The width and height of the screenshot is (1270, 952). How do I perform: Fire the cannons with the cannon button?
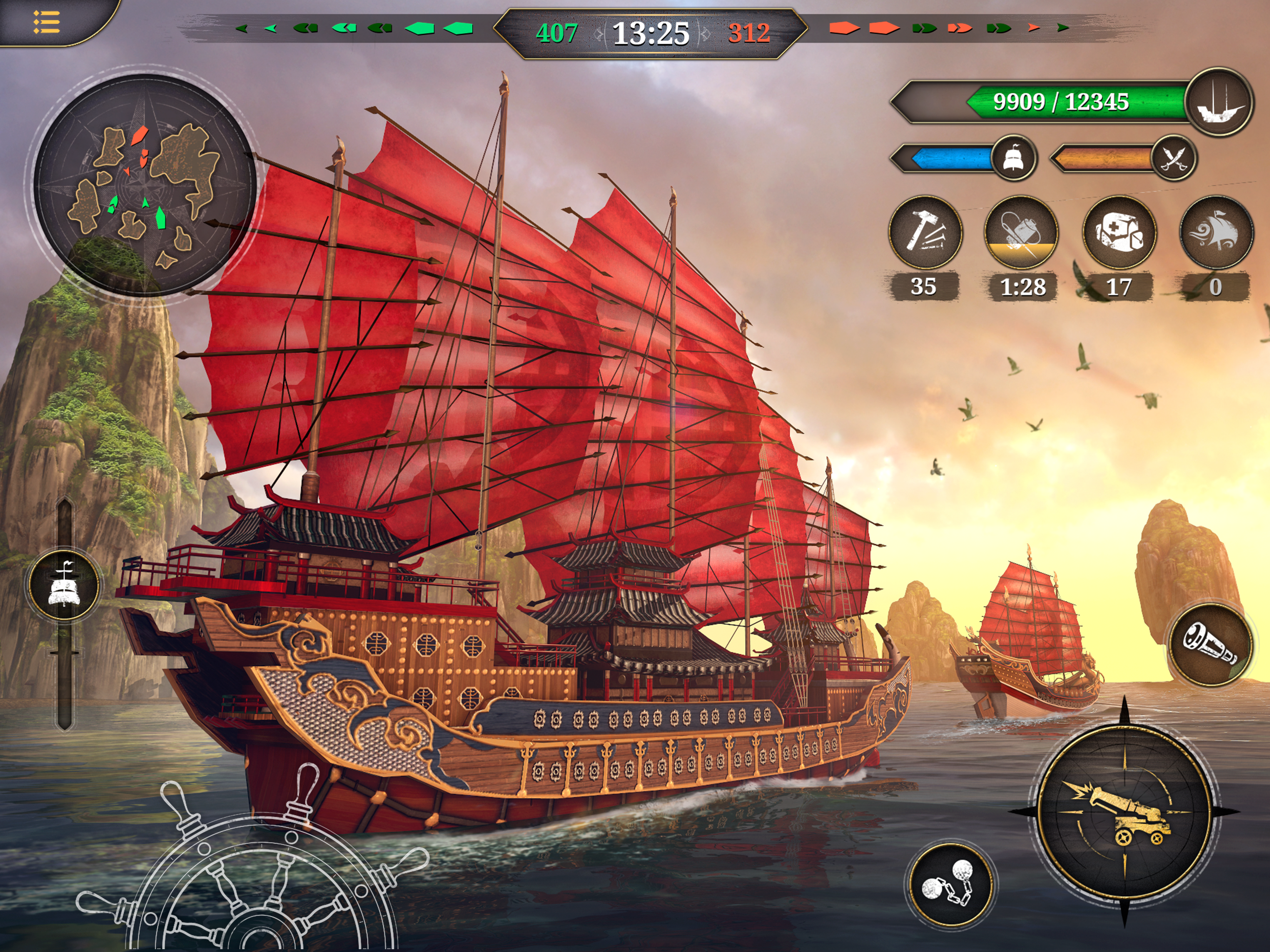[x=1124, y=811]
